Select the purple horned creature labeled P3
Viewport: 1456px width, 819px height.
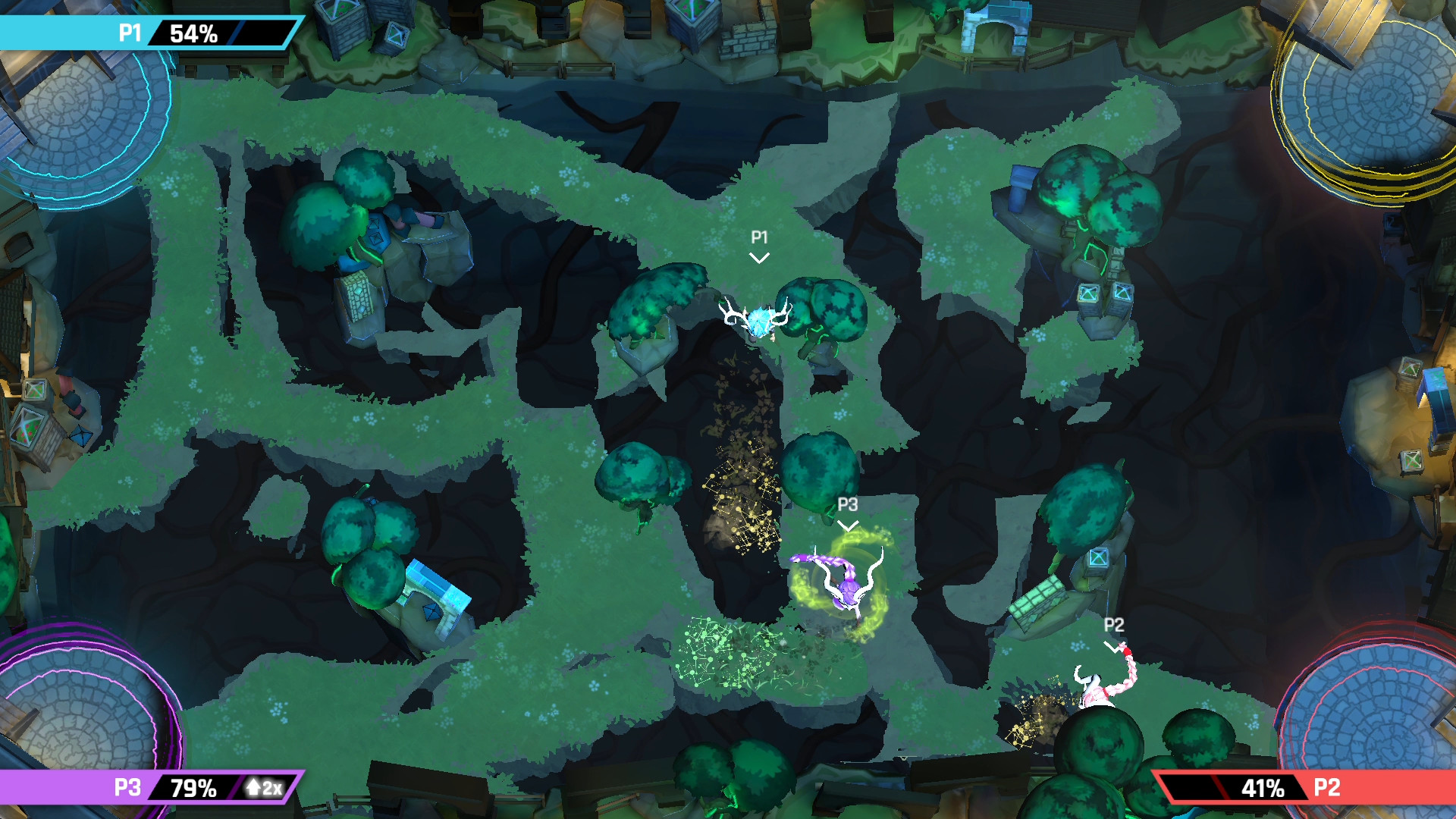click(849, 591)
